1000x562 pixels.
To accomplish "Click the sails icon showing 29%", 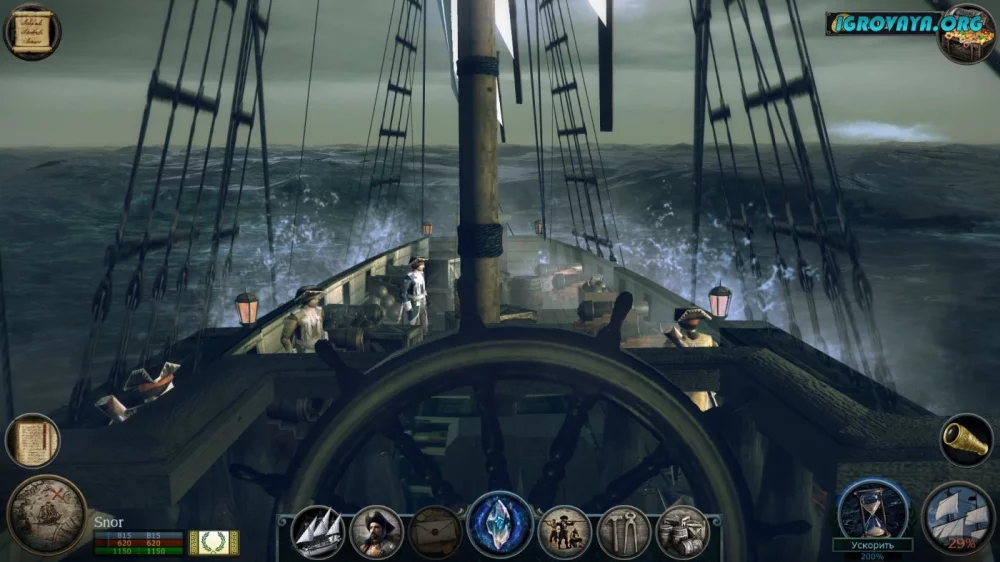I will pos(955,517).
